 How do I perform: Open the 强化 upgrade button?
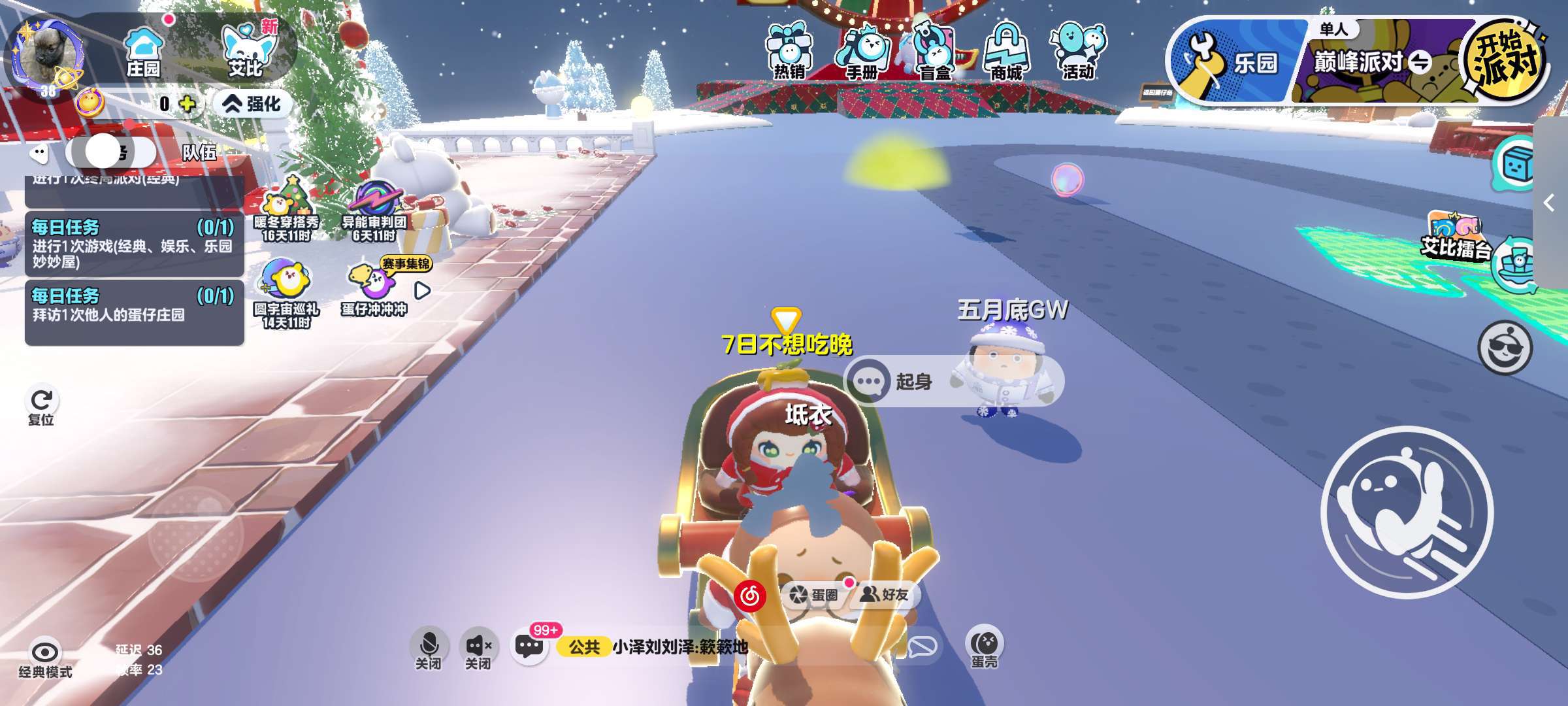point(252,104)
